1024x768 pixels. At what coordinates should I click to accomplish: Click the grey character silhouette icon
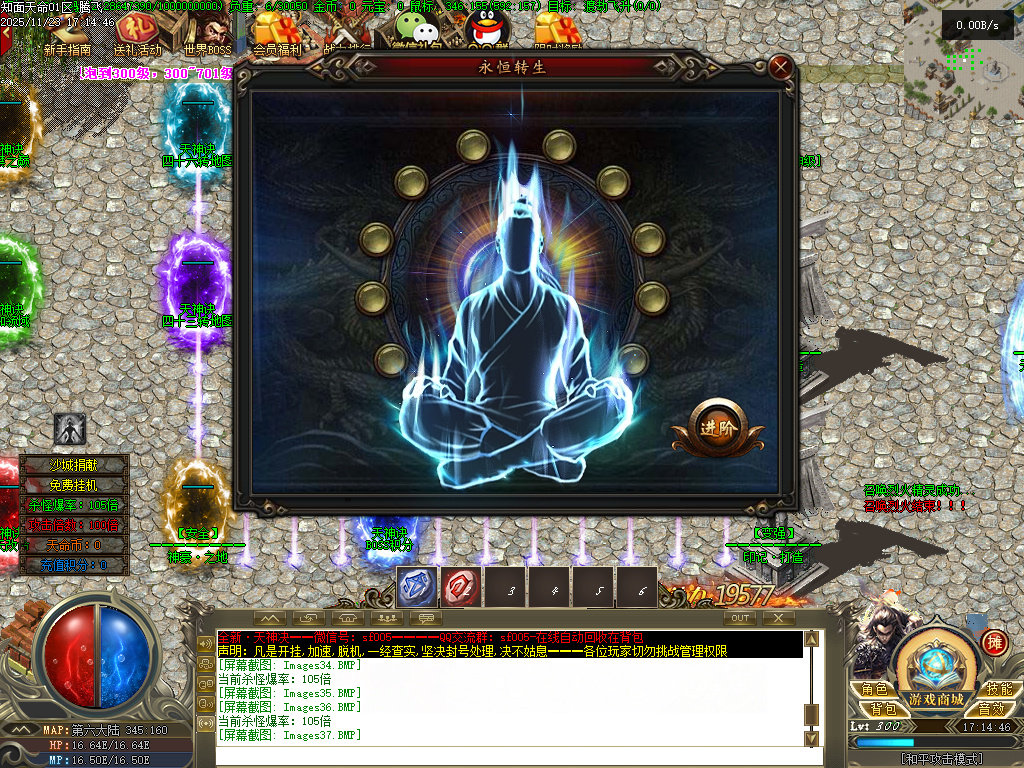pos(70,429)
